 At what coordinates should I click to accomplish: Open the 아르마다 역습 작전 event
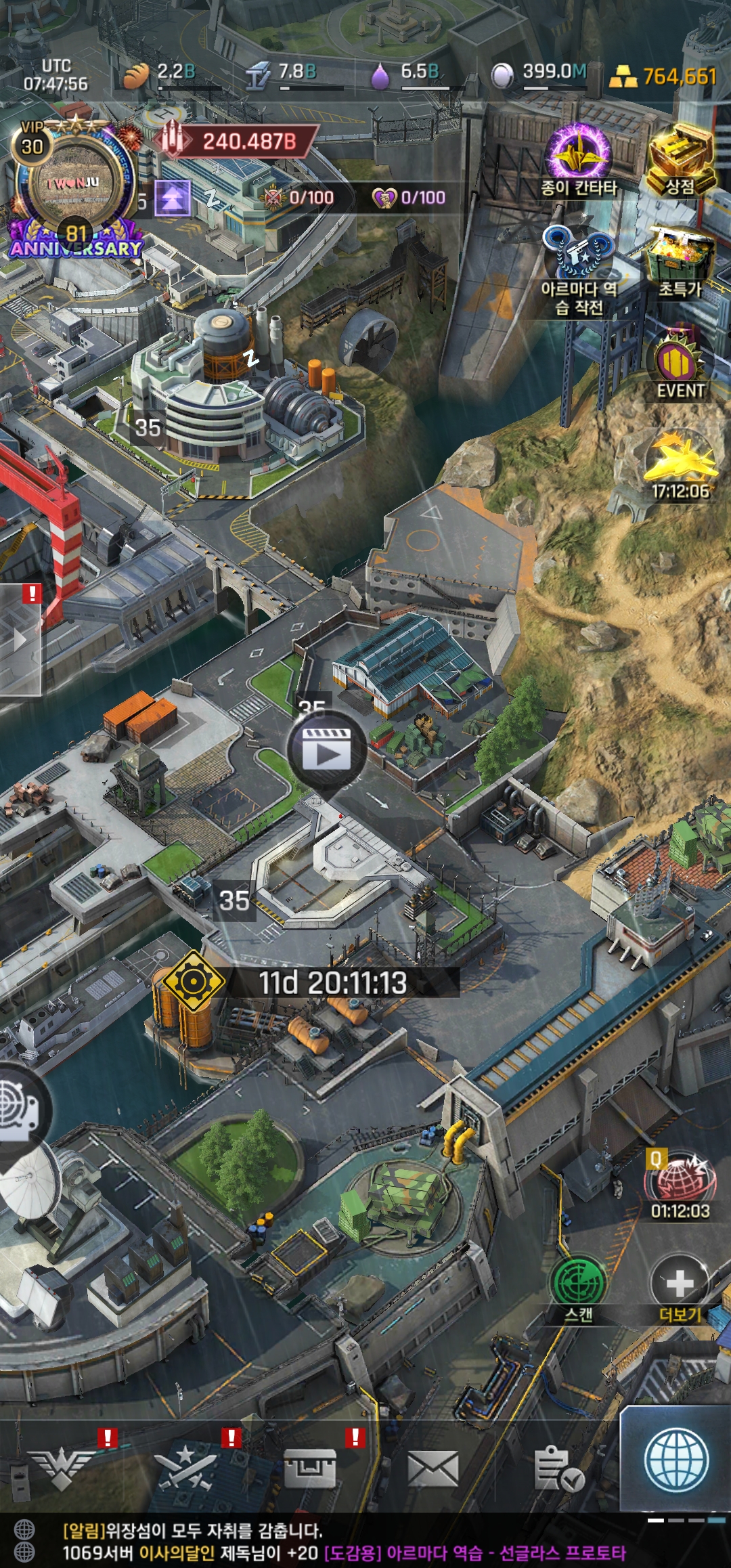click(x=579, y=268)
